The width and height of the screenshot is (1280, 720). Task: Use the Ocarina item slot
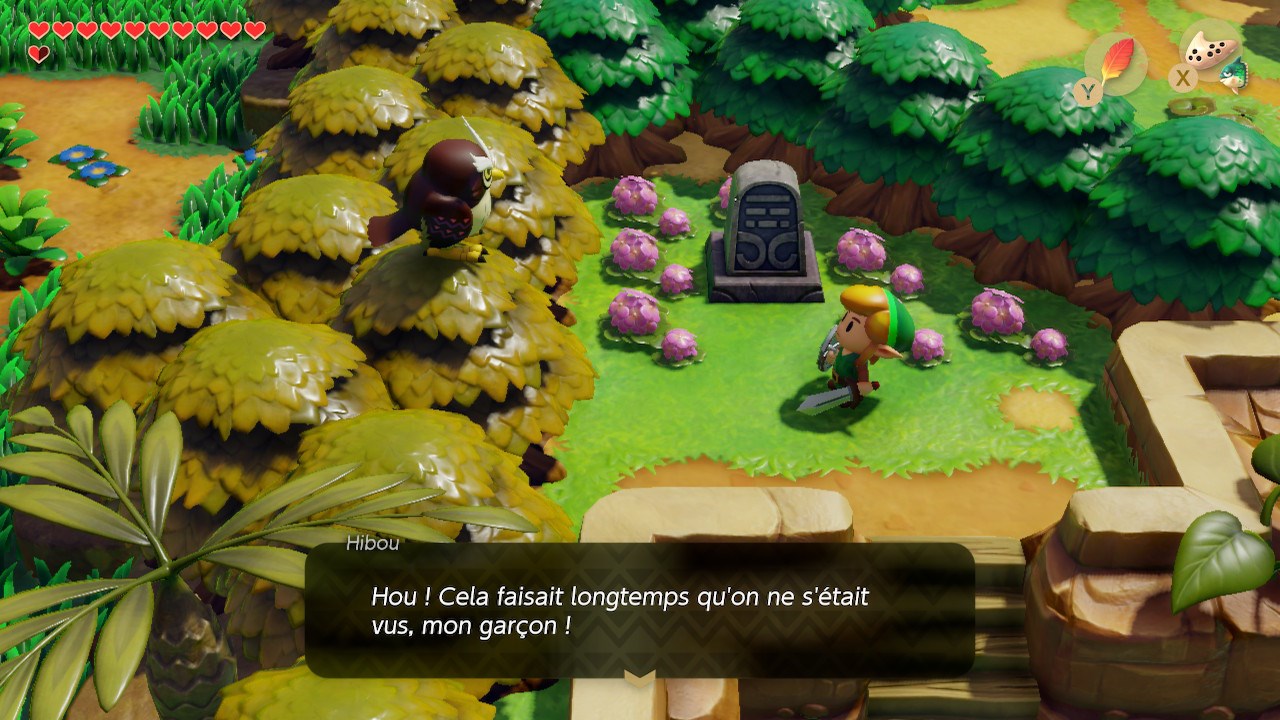[x=1208, y=50]
